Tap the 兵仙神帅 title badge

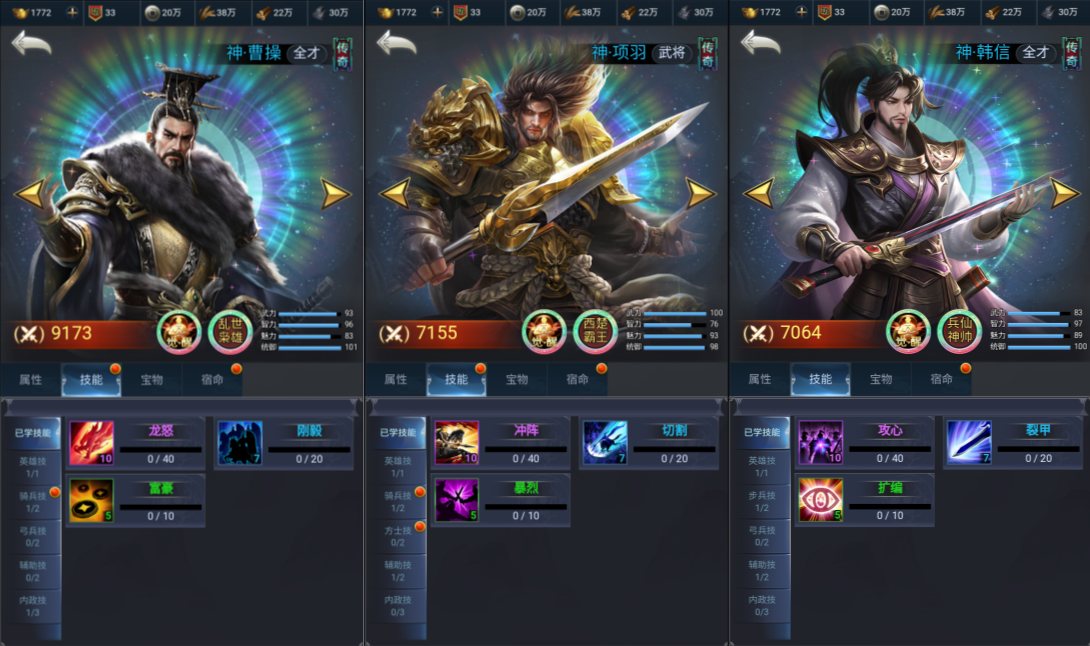coord(959,332)
